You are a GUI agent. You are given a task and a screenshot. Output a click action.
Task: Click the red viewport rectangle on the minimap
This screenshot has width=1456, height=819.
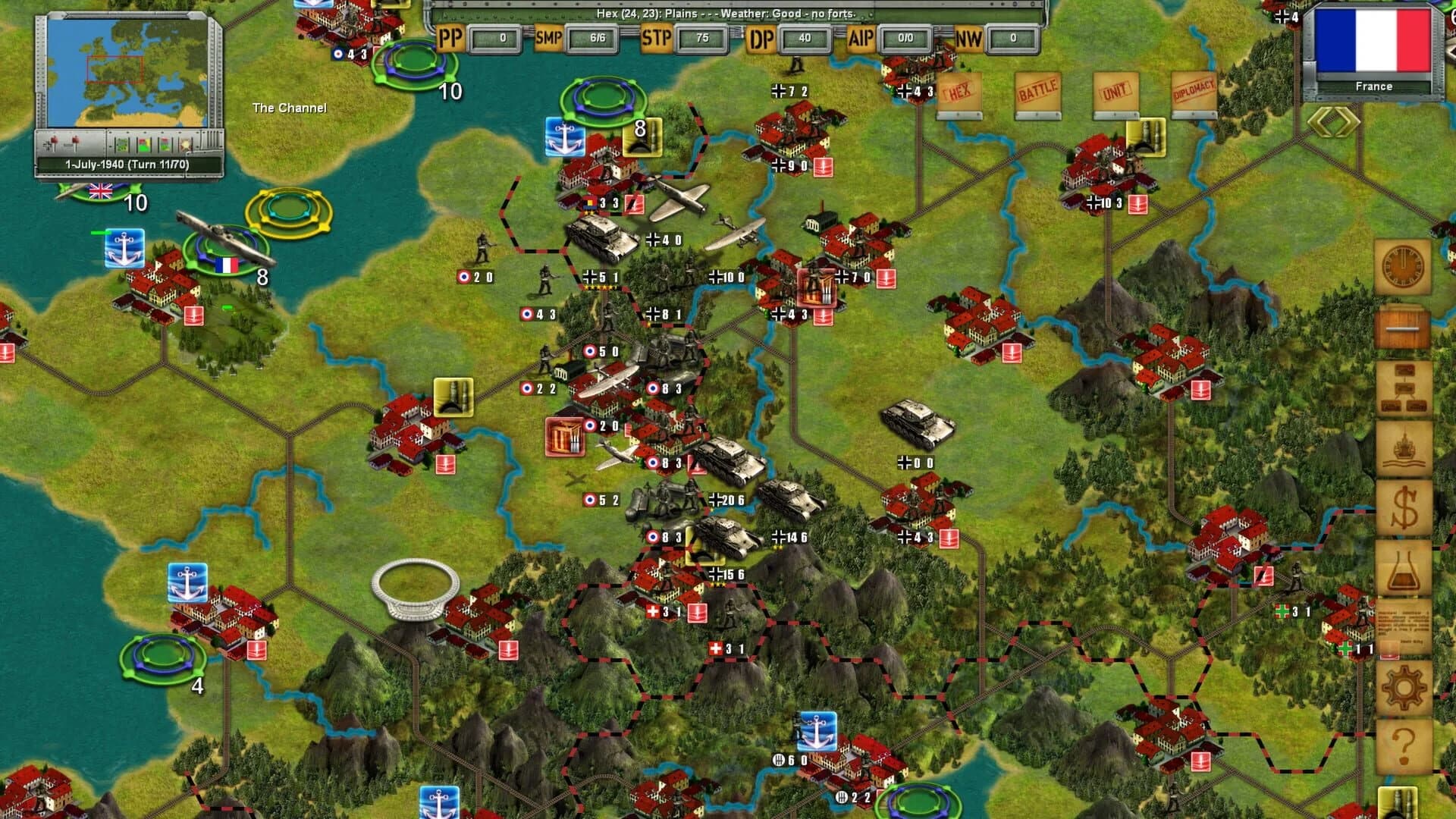(114, 68)
